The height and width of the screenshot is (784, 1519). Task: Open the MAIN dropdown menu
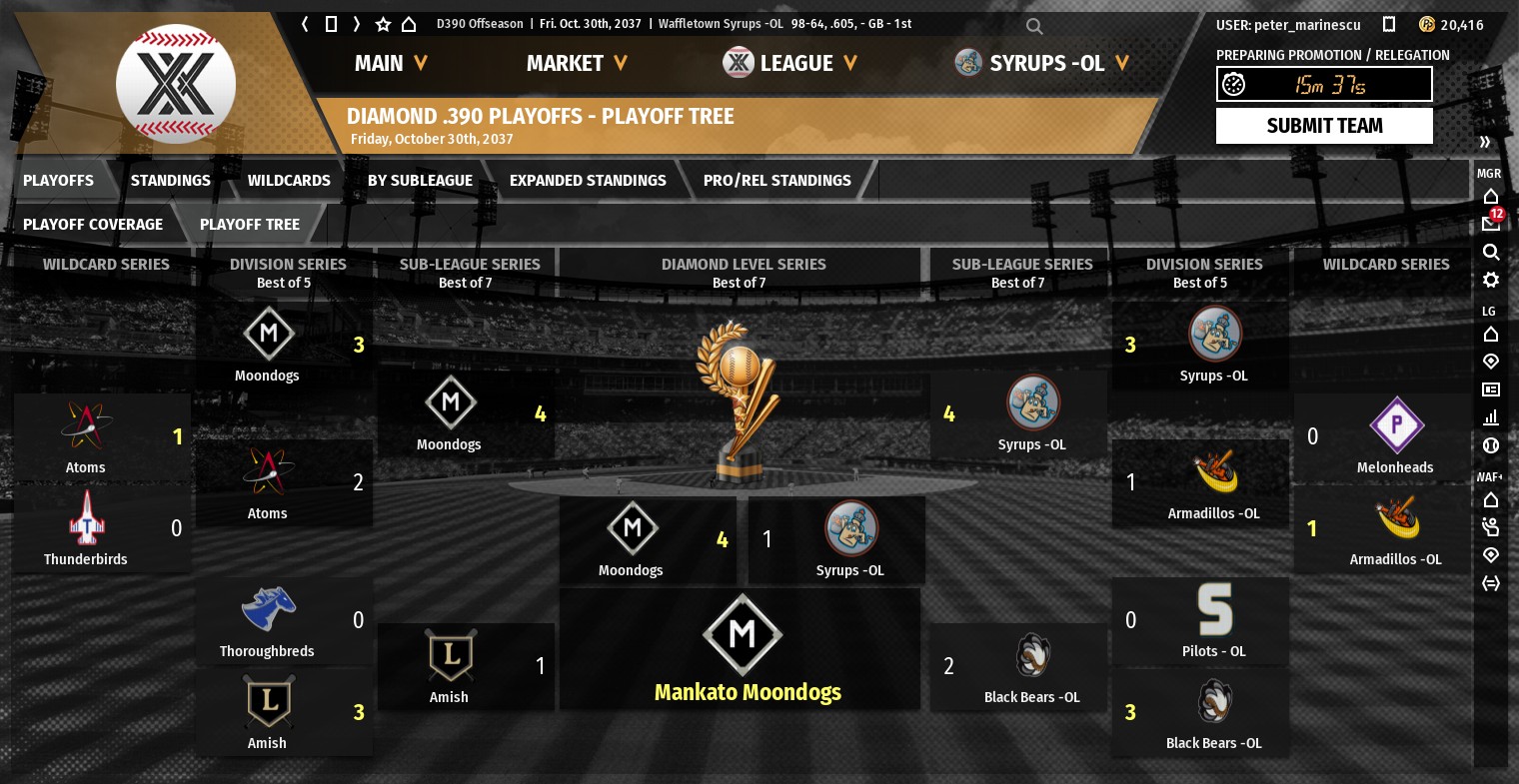391,64
